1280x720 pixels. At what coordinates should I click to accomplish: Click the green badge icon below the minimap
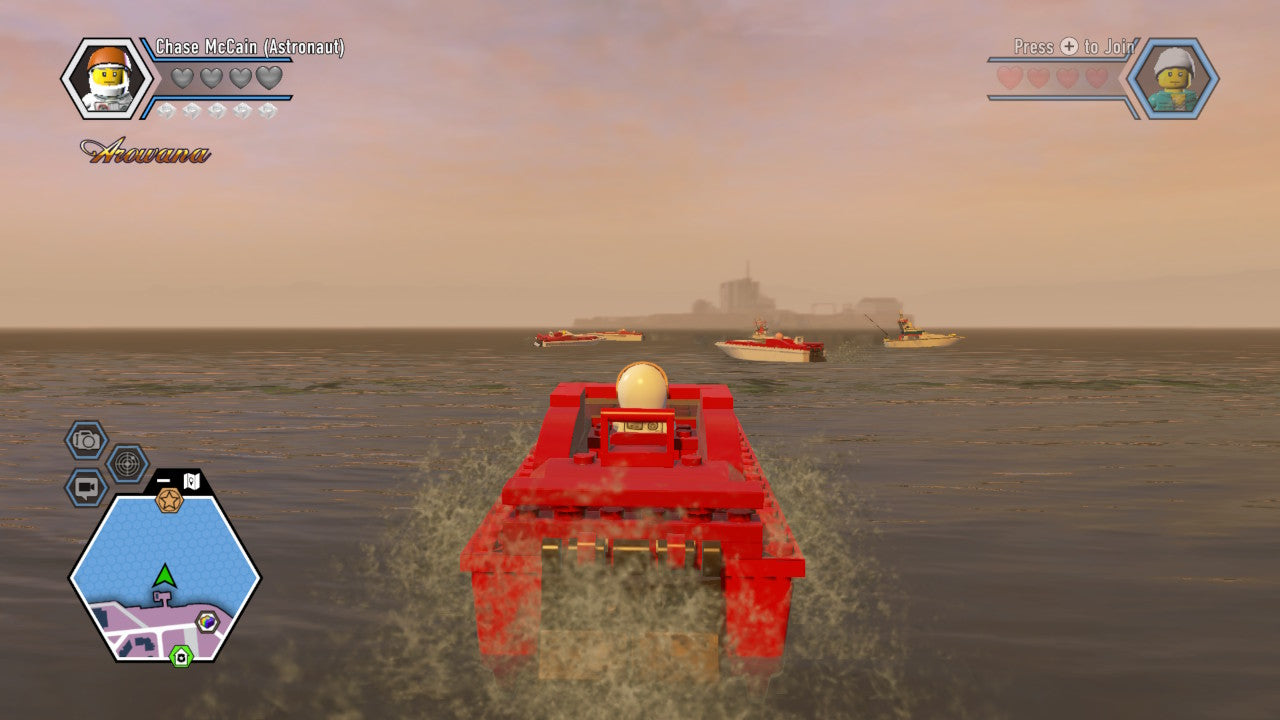(180, 655)
